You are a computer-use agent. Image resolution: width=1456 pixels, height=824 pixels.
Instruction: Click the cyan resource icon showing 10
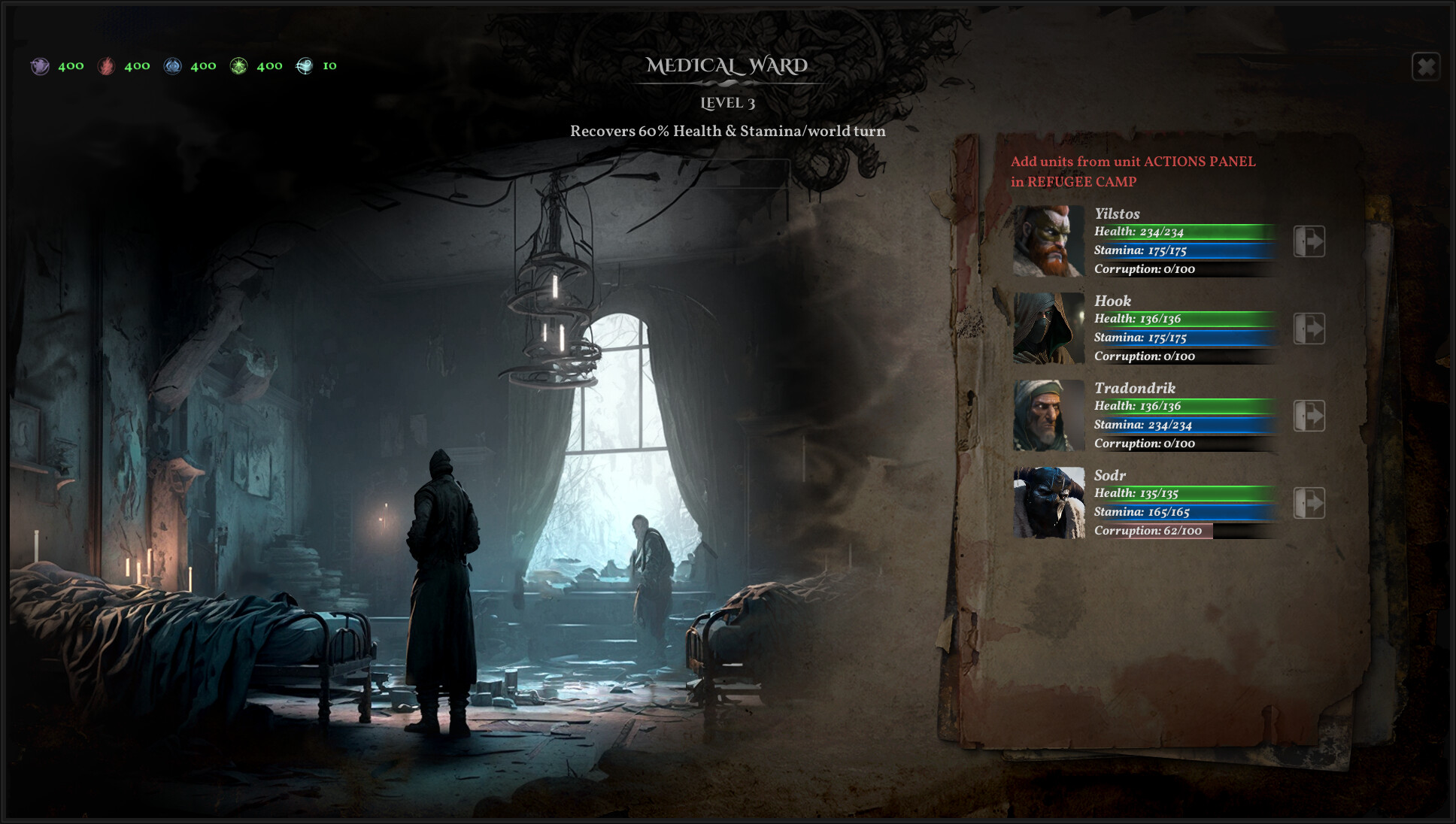pos(305,66)
